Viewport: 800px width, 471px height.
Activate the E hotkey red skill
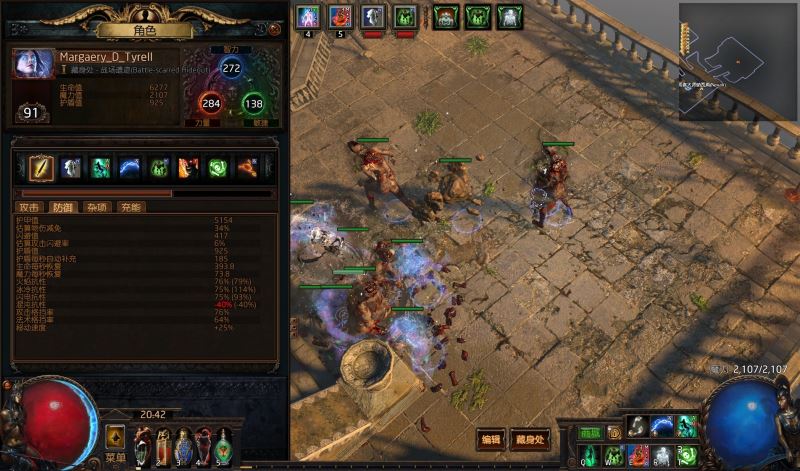pos(638,456)
